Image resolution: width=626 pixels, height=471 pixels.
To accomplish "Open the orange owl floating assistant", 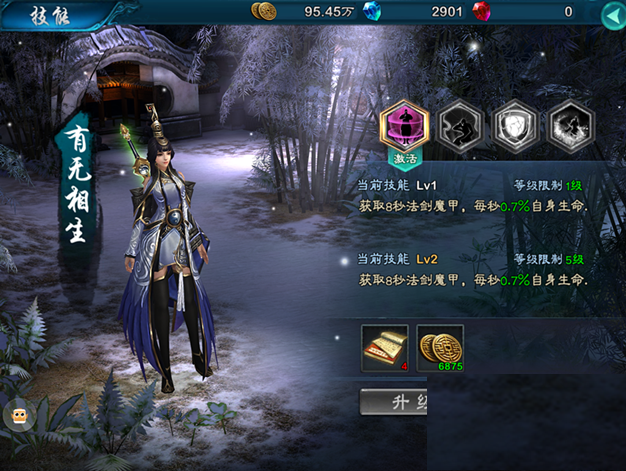I will [19, 416].
